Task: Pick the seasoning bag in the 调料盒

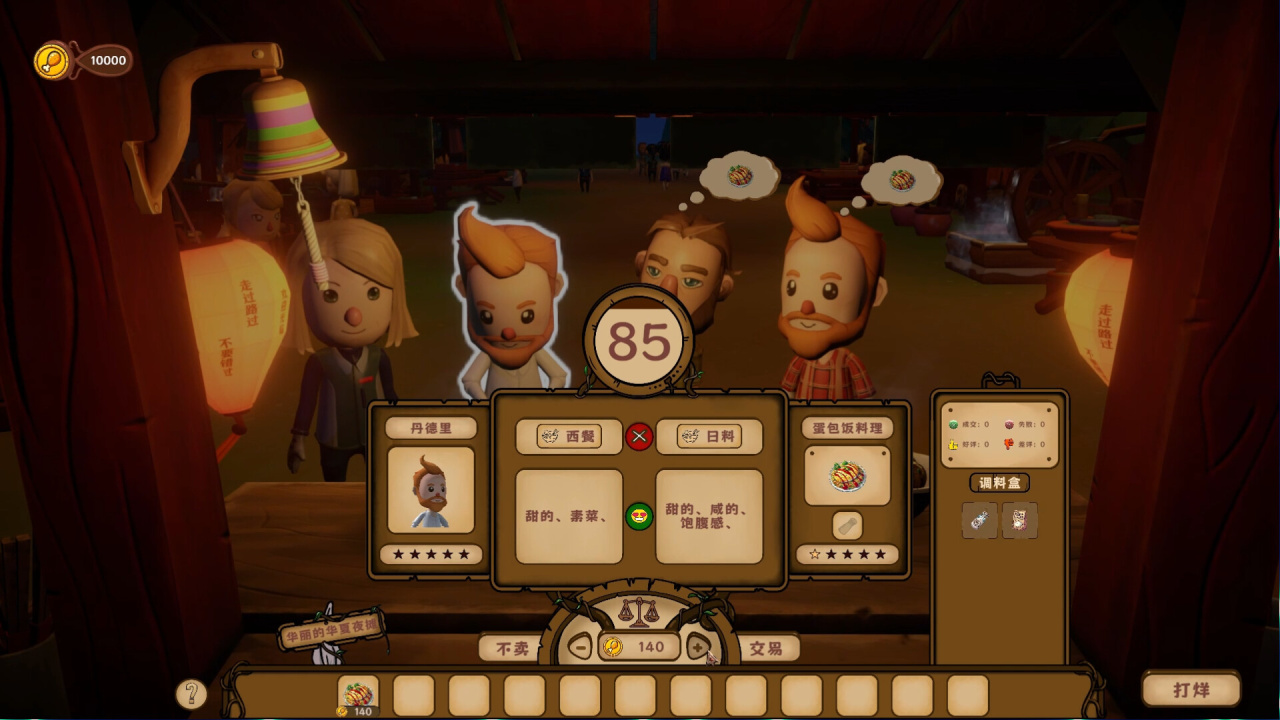Action: 1020,520
